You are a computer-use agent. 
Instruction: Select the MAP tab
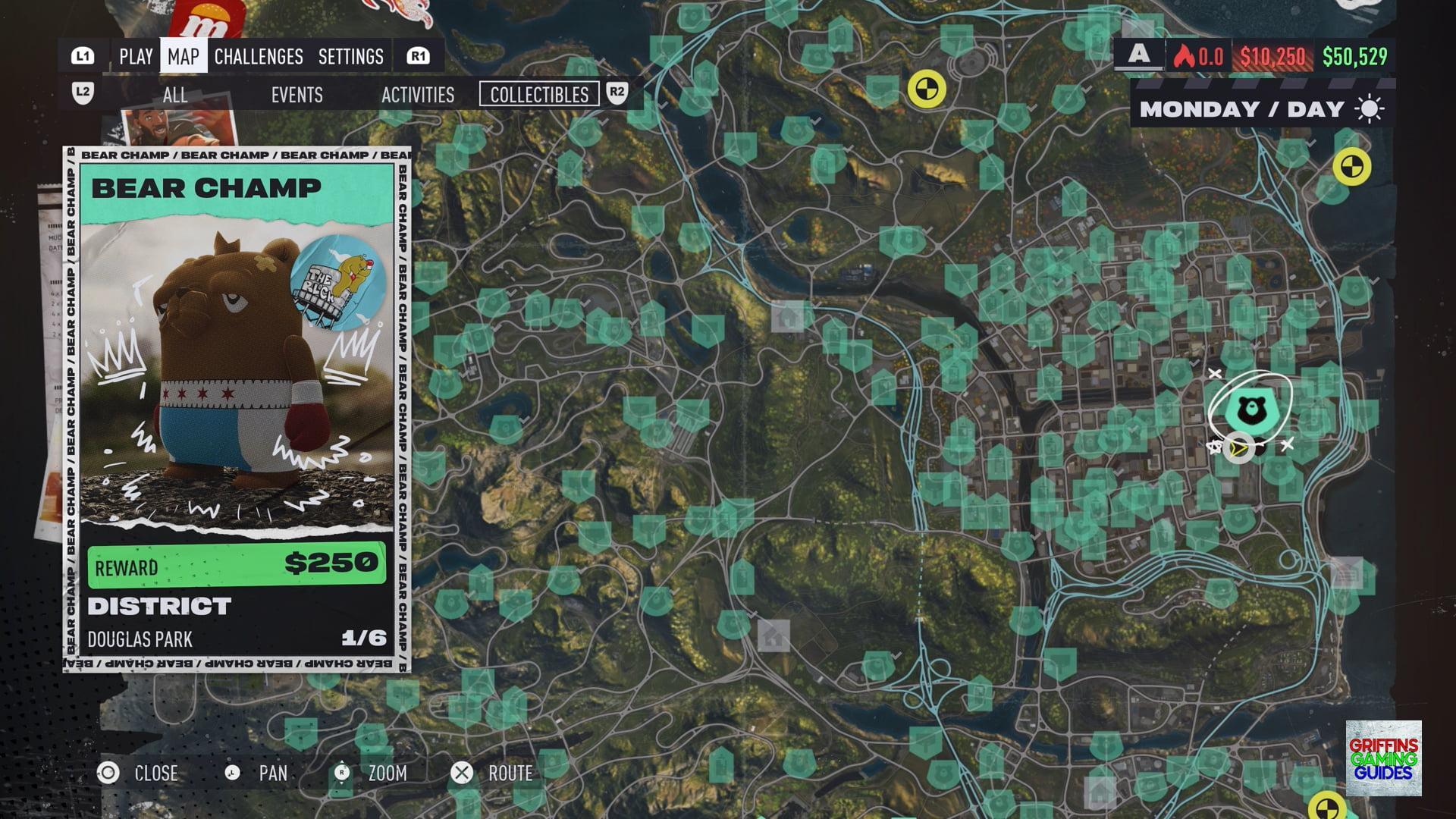pyautogui.click(x=184, y=56)
